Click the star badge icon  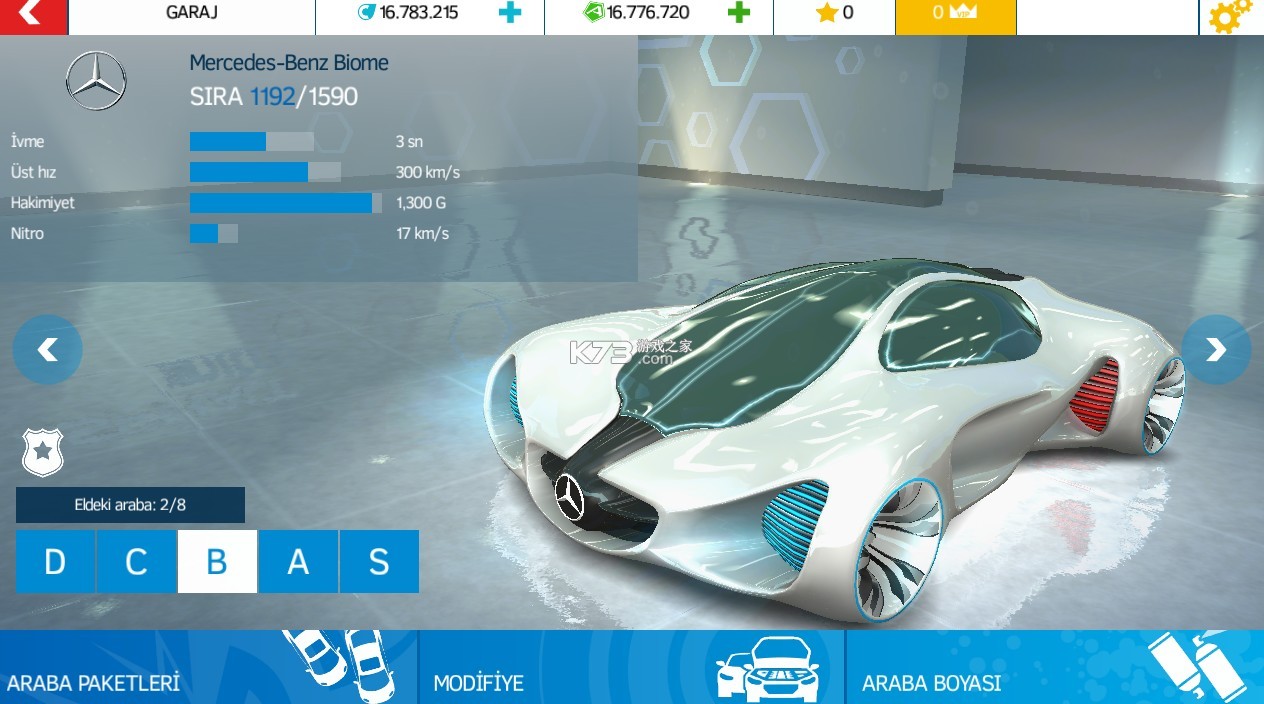(x=42, y=452)
